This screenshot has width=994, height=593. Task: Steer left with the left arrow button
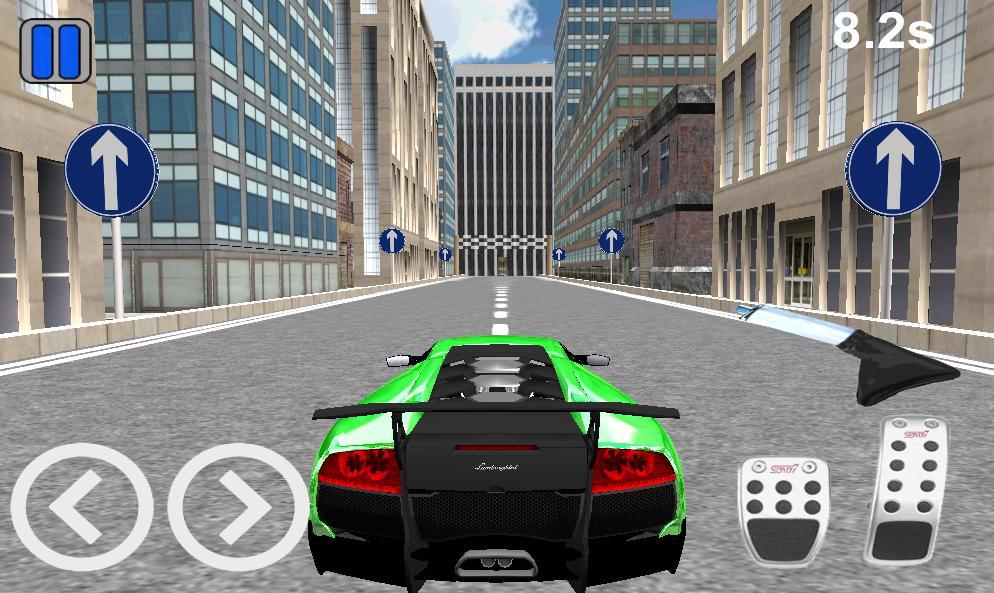coord(81,507)
